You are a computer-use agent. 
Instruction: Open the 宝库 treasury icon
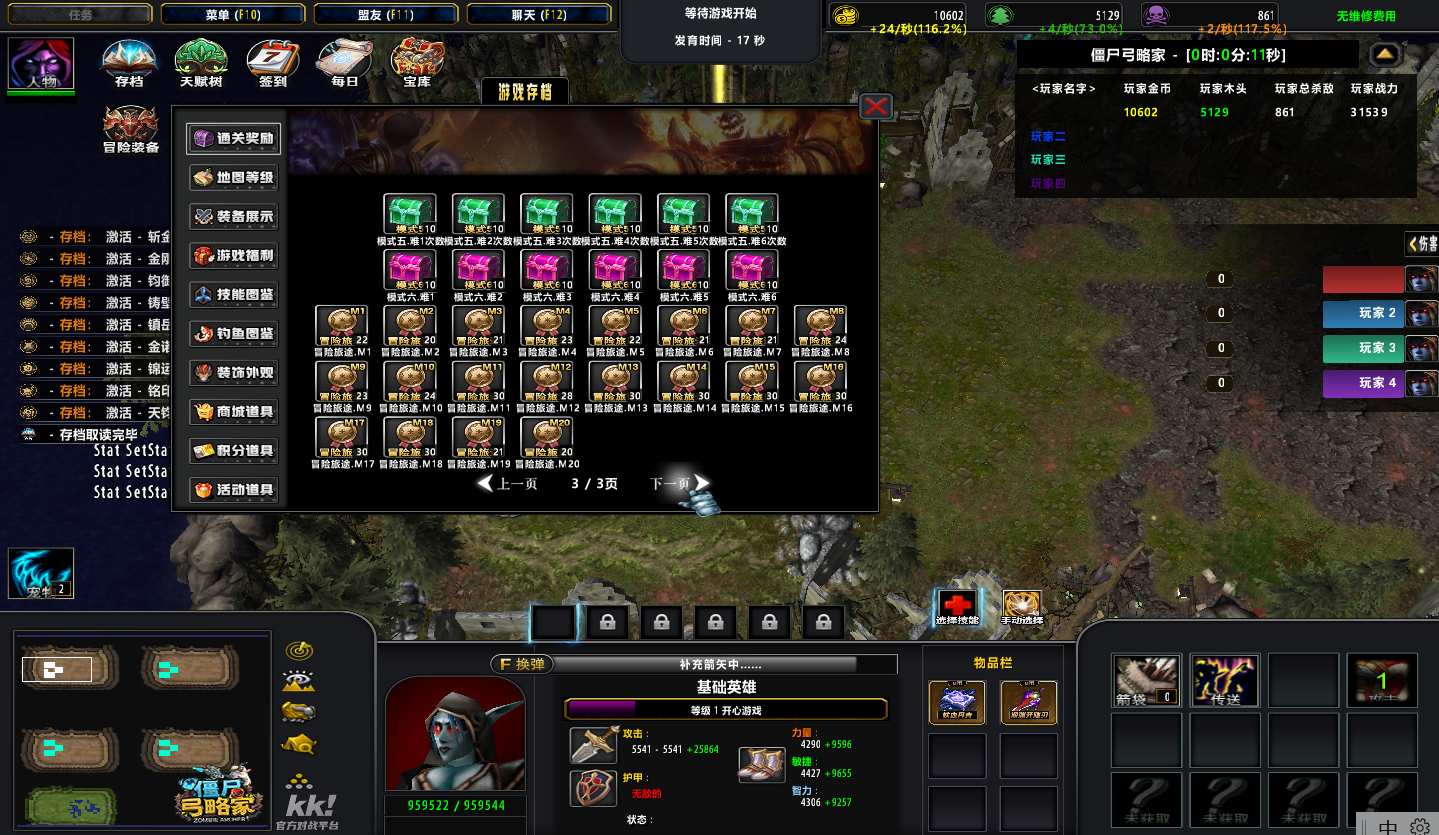pyautogui.click(x=417, y=64)
